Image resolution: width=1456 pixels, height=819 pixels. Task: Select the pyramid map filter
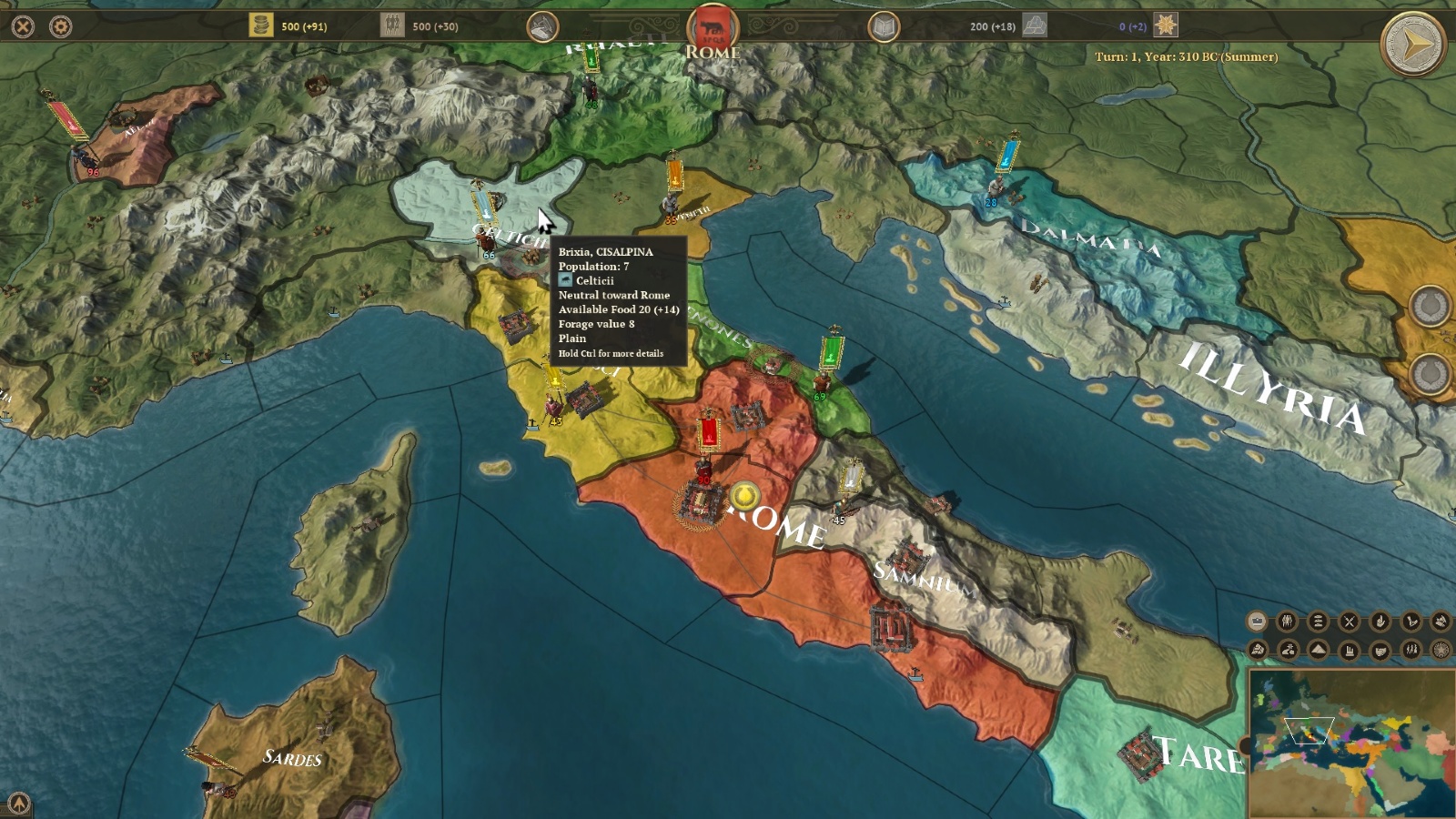(1318, 649)
